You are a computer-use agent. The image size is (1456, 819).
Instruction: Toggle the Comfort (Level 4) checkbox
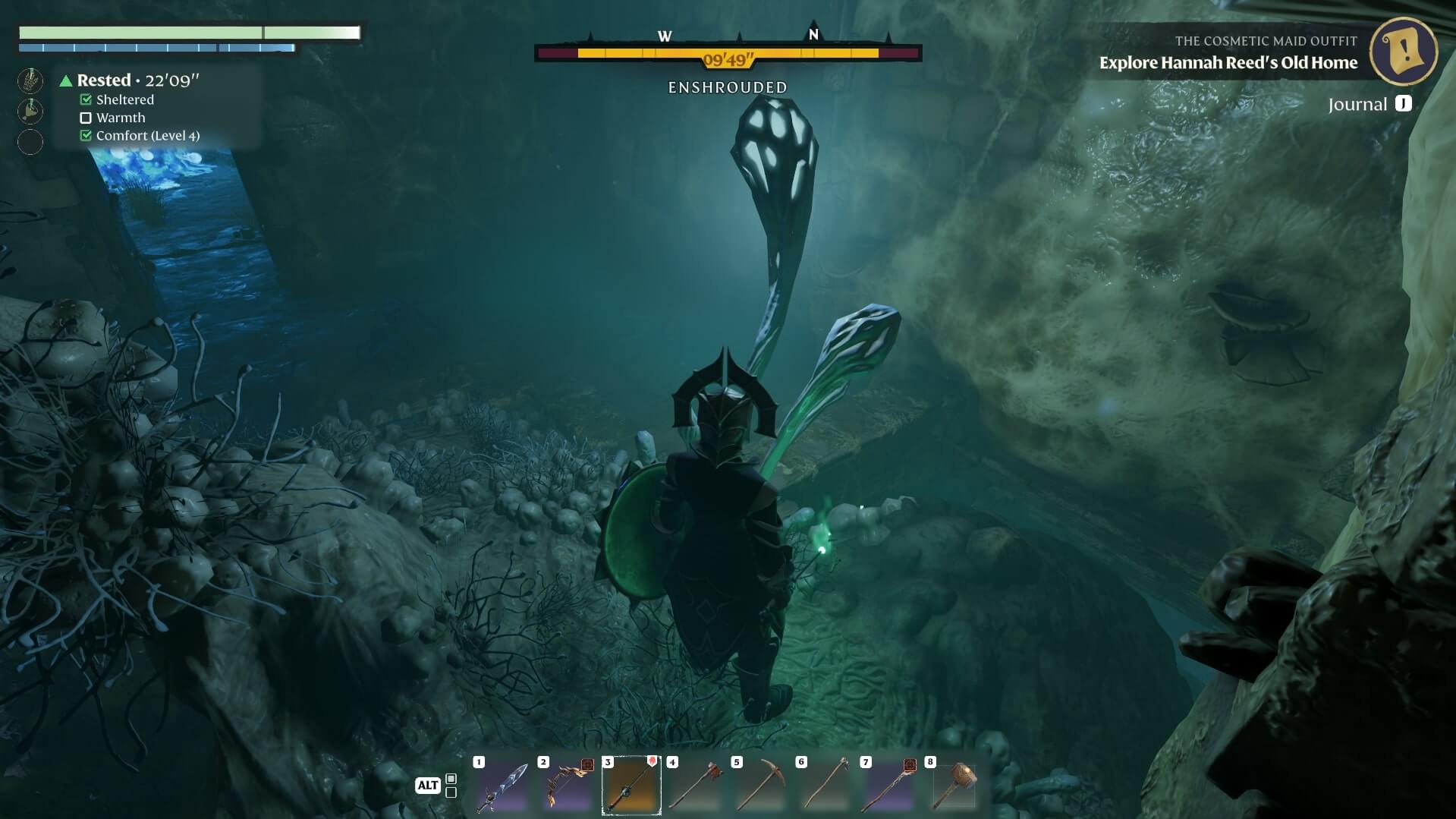click(84, 135)
